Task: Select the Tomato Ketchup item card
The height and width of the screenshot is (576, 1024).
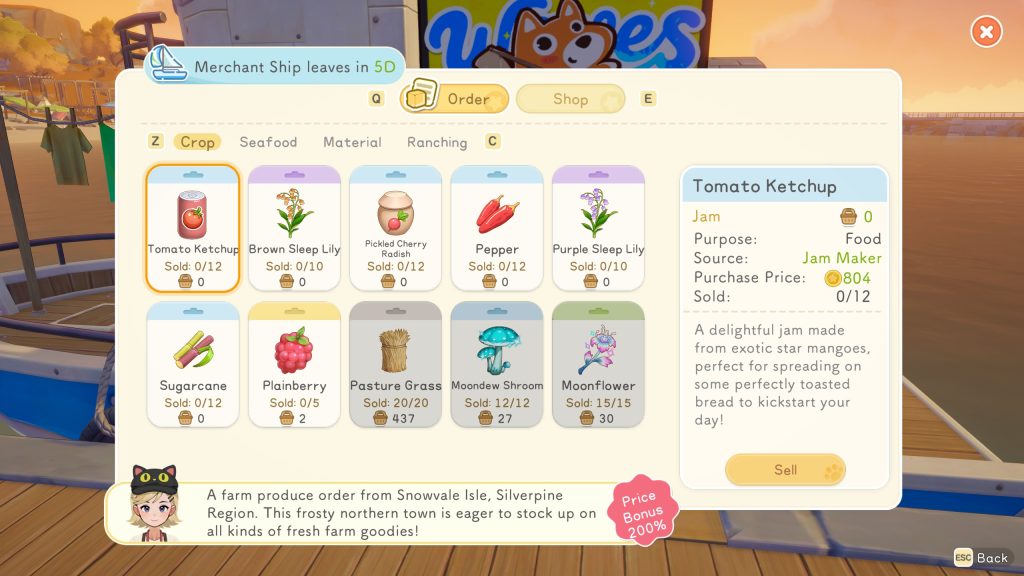Action: 193,227
